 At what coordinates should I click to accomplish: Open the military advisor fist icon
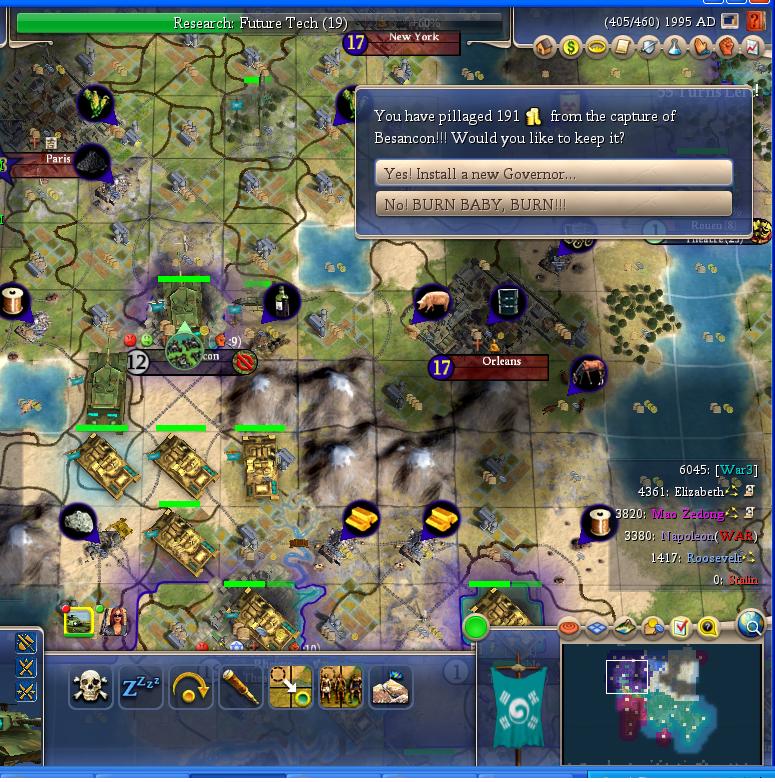coord(727,47)
